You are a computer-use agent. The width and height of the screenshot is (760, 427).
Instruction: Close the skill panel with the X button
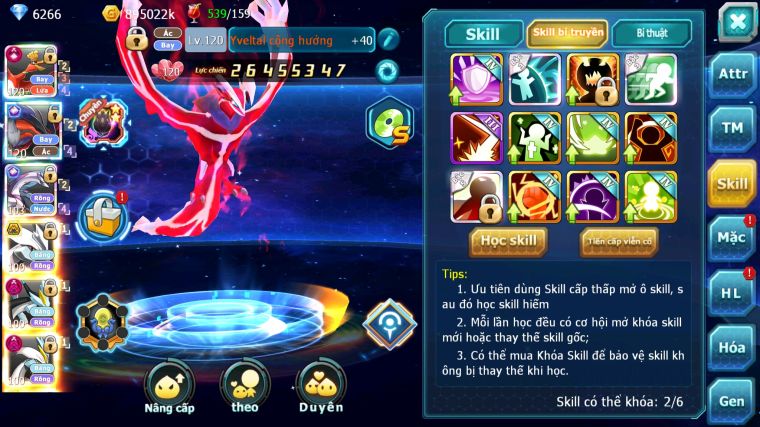point(736,23)
